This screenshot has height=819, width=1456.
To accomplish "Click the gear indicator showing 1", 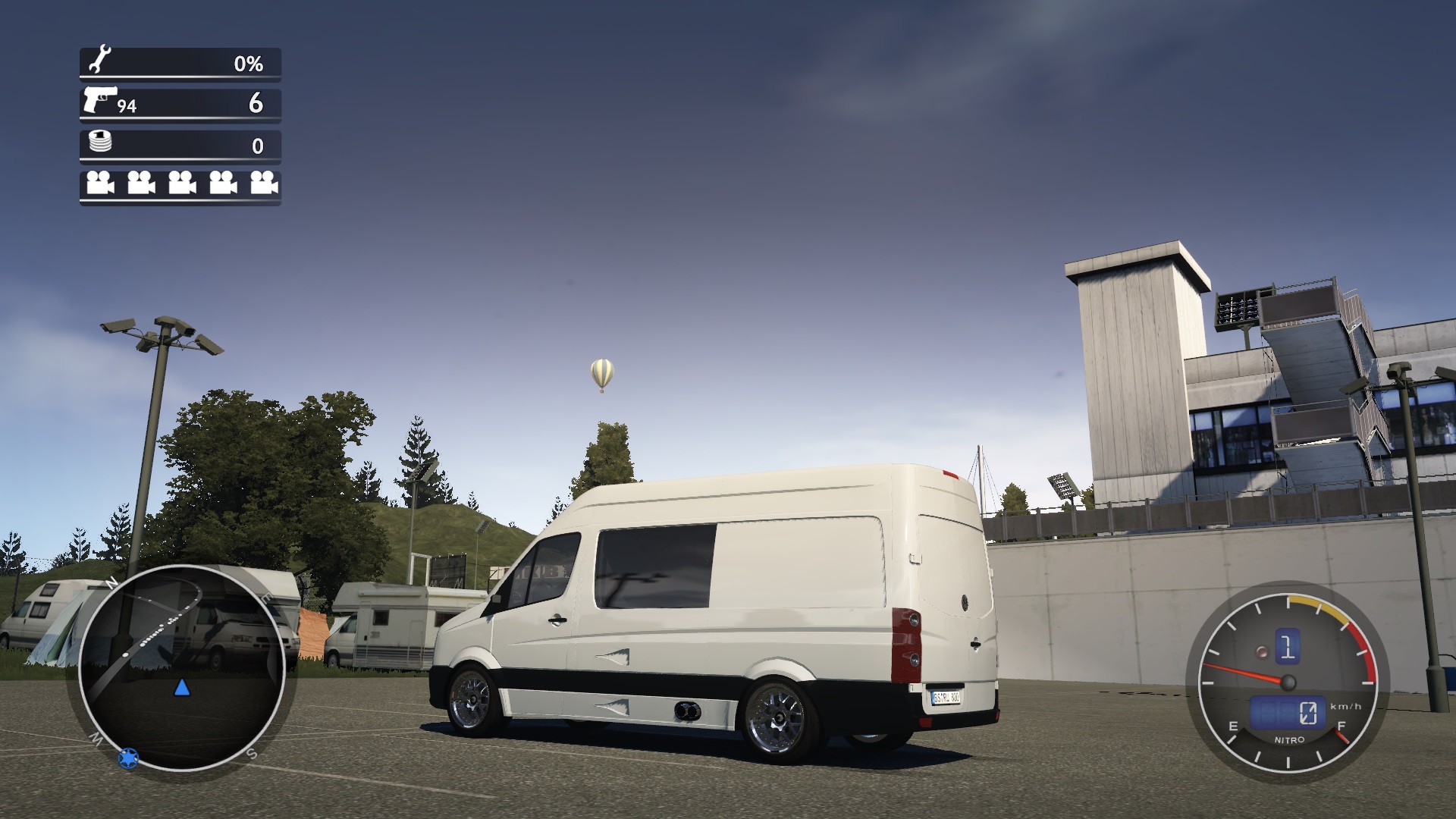I will pos(1288,647).
